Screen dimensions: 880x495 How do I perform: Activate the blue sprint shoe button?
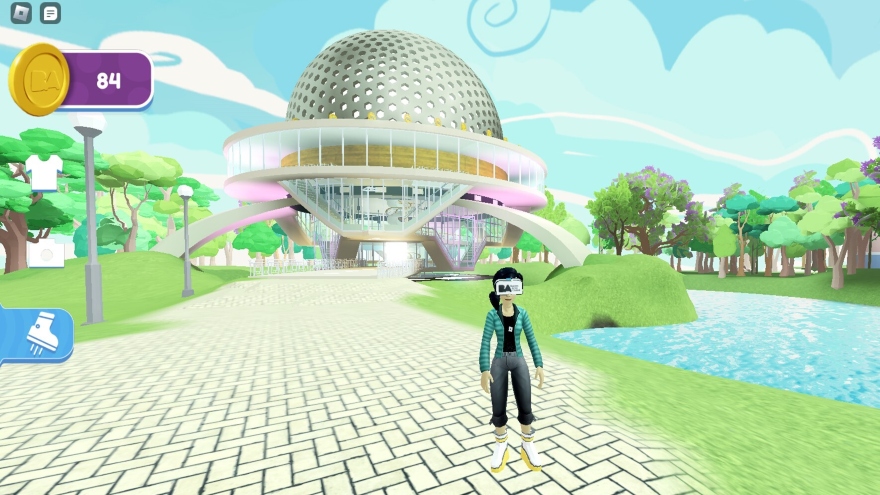pos(38,334)
